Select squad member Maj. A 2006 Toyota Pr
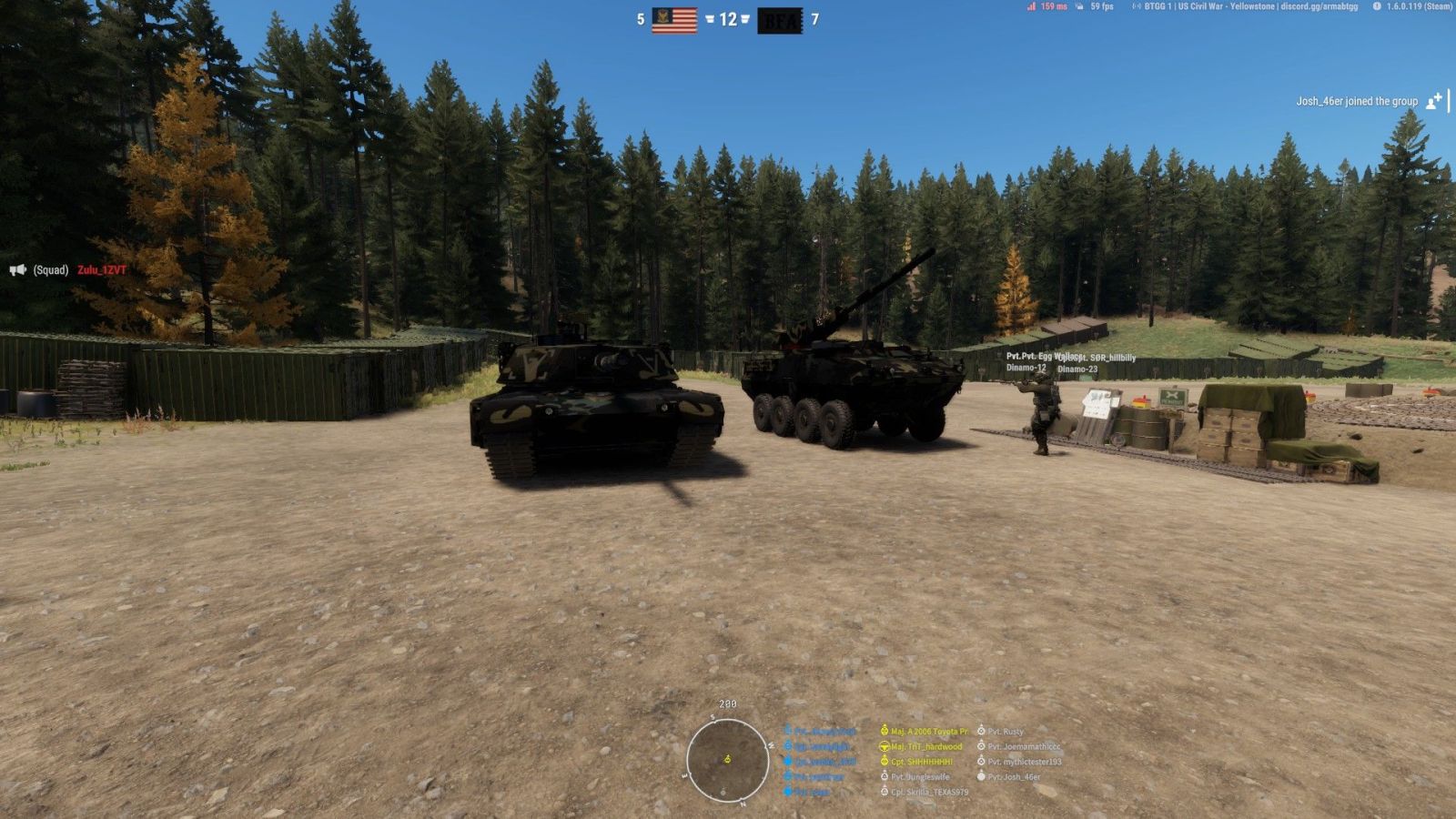Screen dimensions: 1456x819 (x=928, y=731)
